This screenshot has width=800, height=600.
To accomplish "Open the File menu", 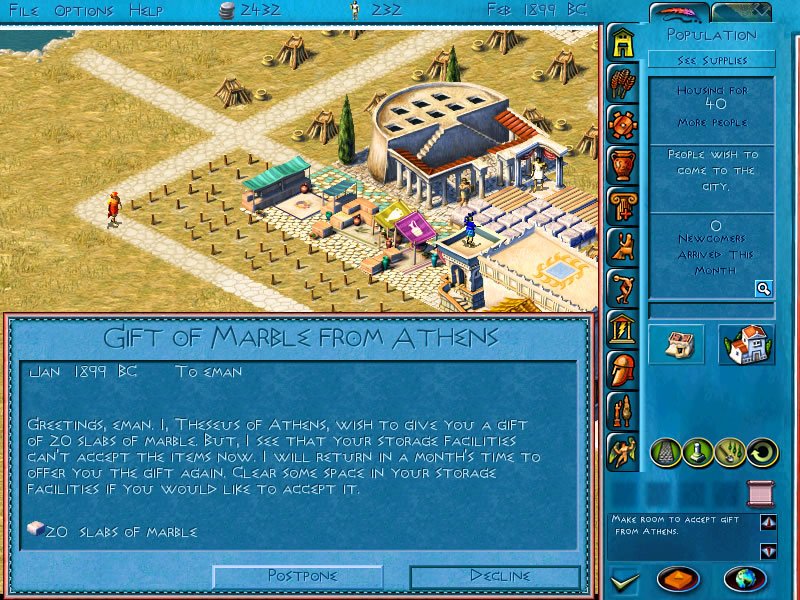I will 24,10.
